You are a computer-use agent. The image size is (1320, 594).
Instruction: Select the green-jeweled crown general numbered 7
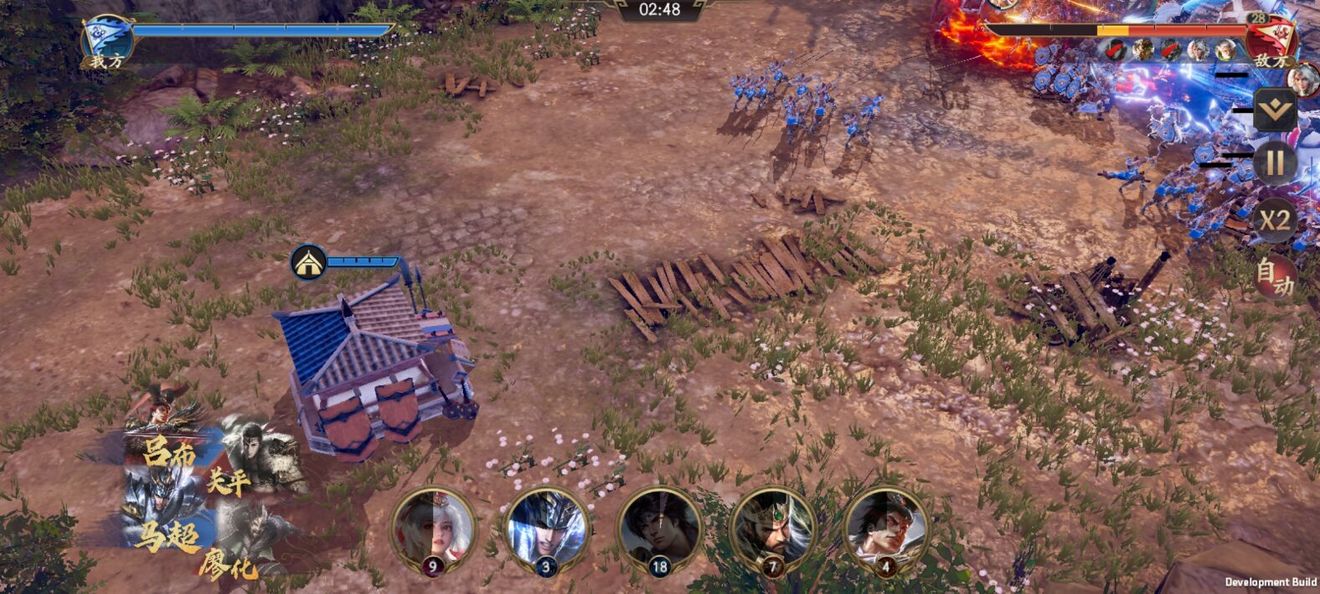point(773,528)
